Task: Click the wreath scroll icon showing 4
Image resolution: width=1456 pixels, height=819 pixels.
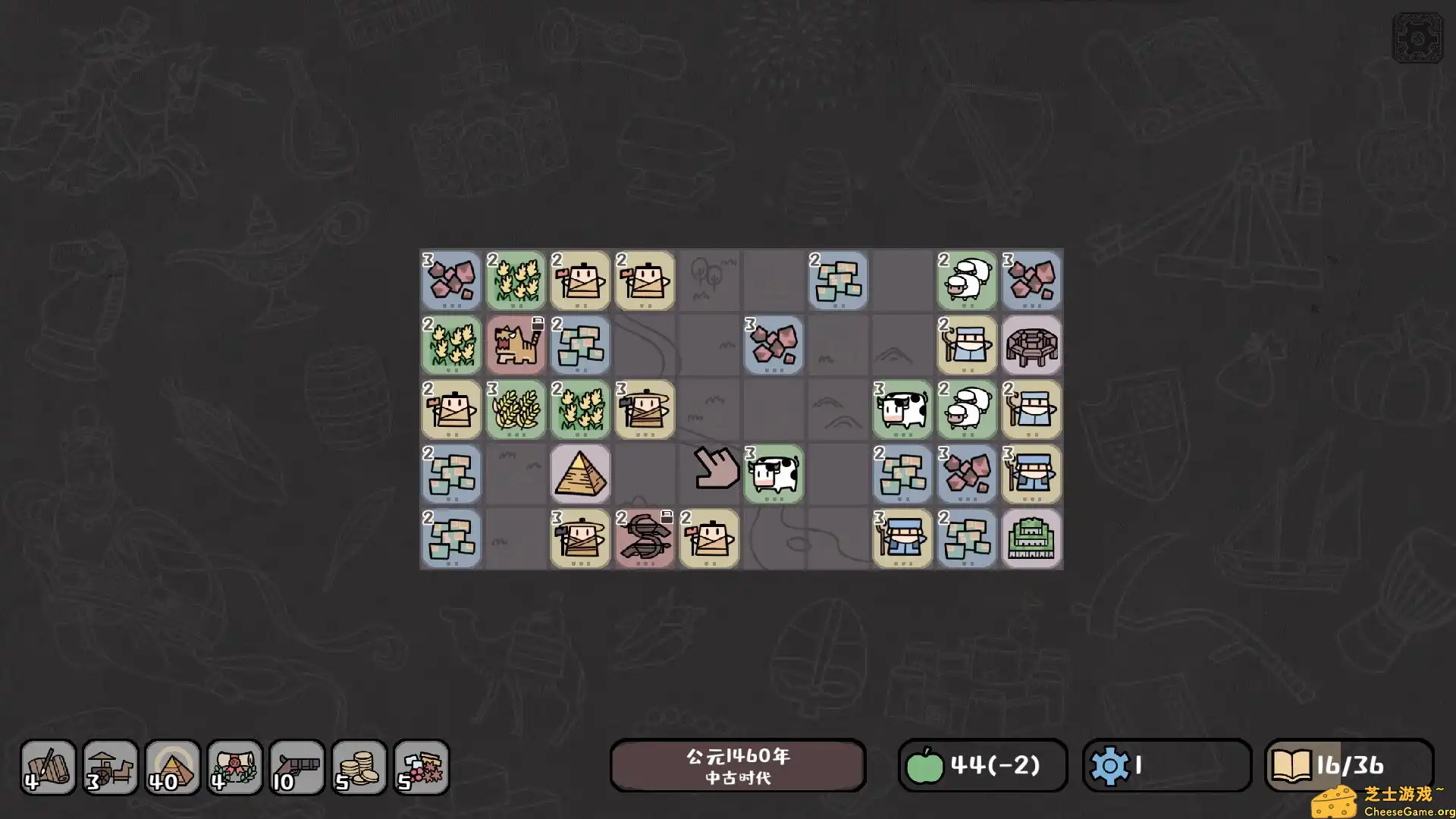Action: pos(235,767)
